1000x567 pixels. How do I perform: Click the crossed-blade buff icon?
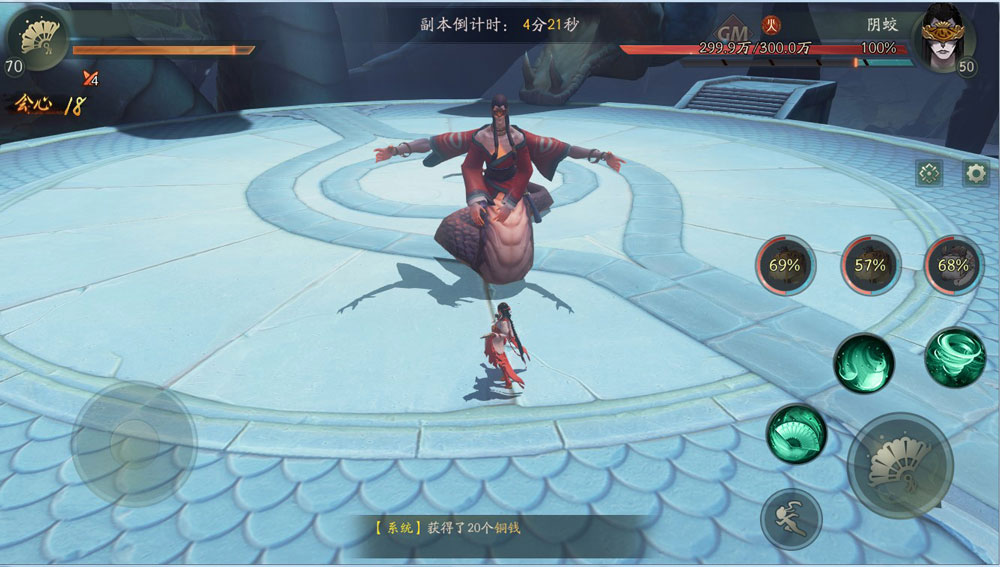[x=90, y=79]
